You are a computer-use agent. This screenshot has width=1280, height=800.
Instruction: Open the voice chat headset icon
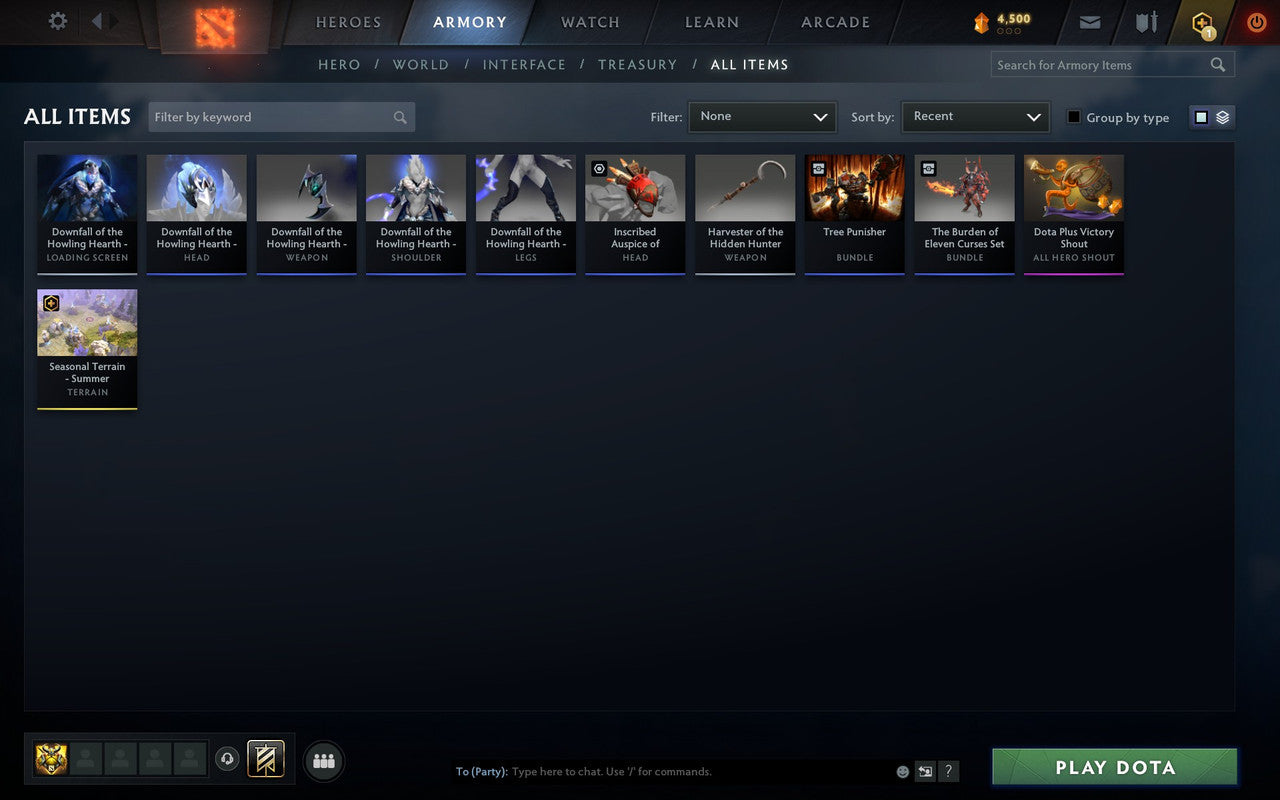point(227,759)
